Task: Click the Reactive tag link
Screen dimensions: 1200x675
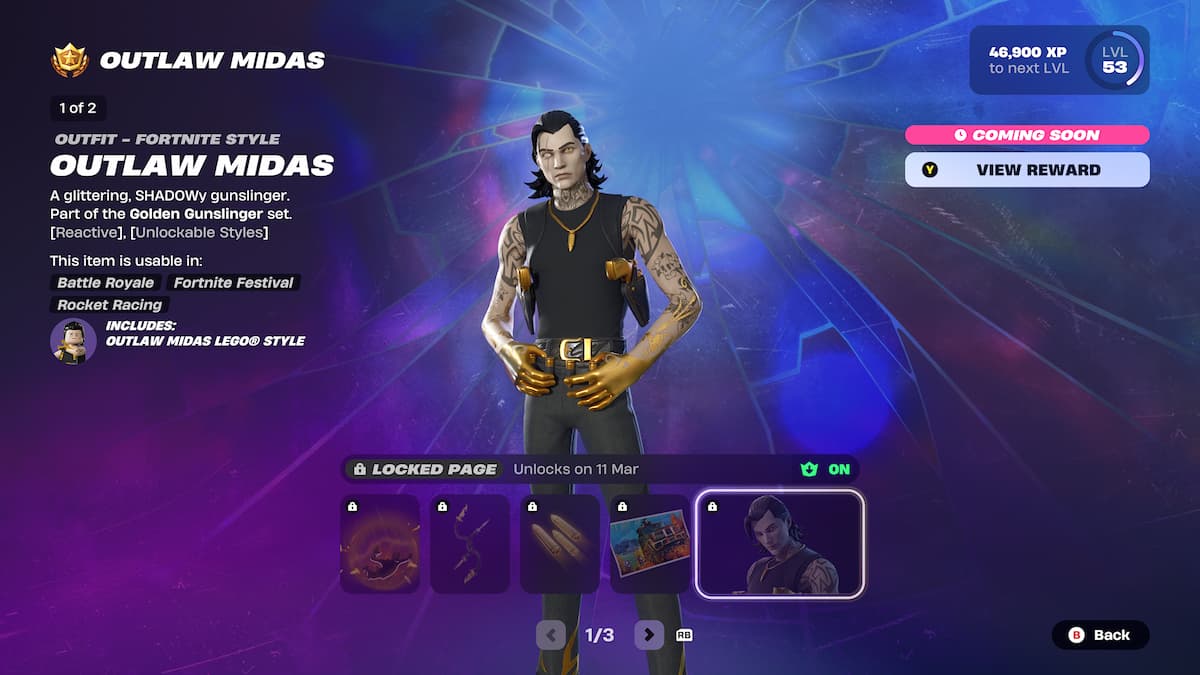Action: [x=87, y=233]
